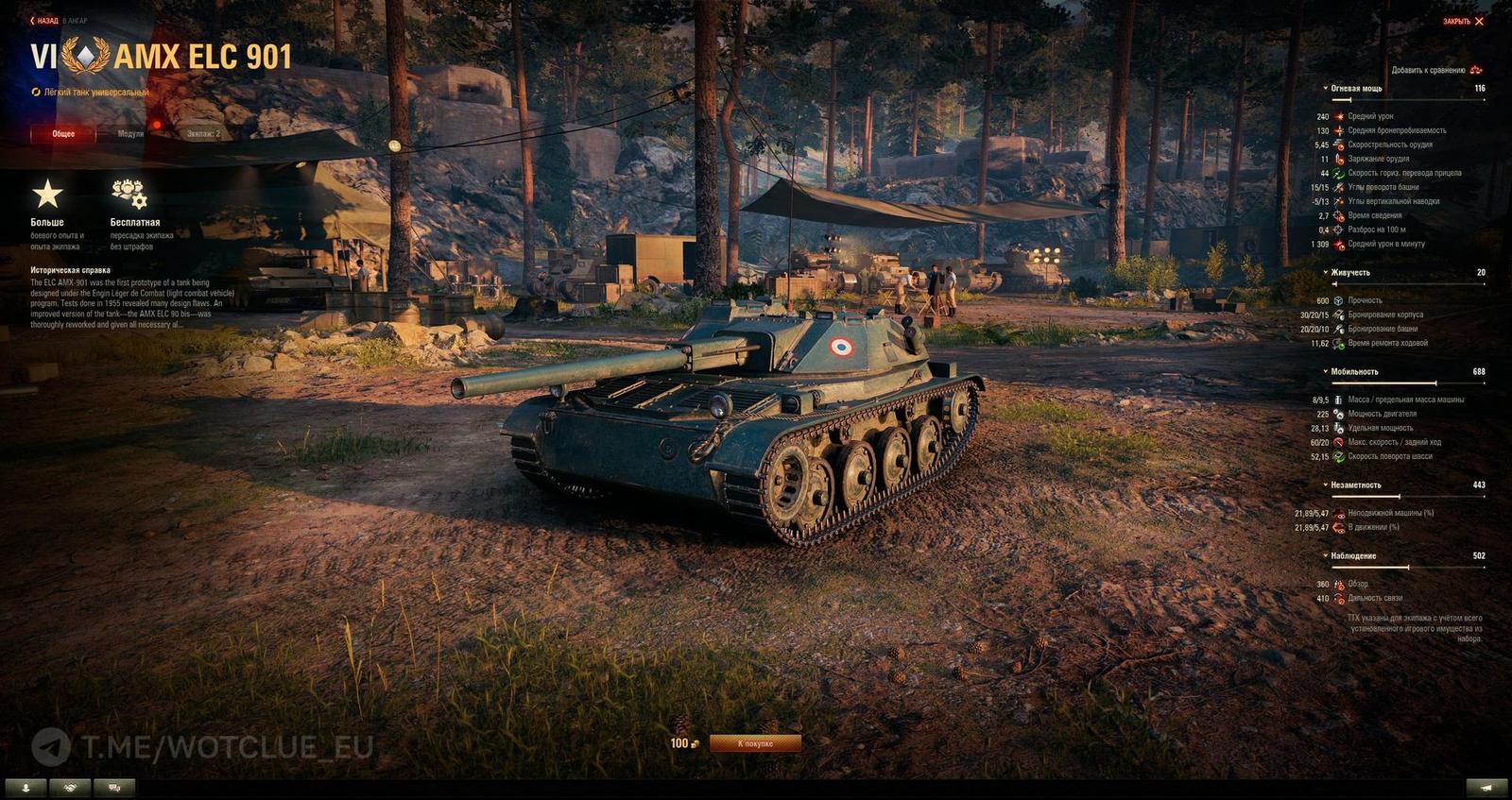Switch to the Общее tab
The height and width of the screenshot is (800, 1512).
61,133
